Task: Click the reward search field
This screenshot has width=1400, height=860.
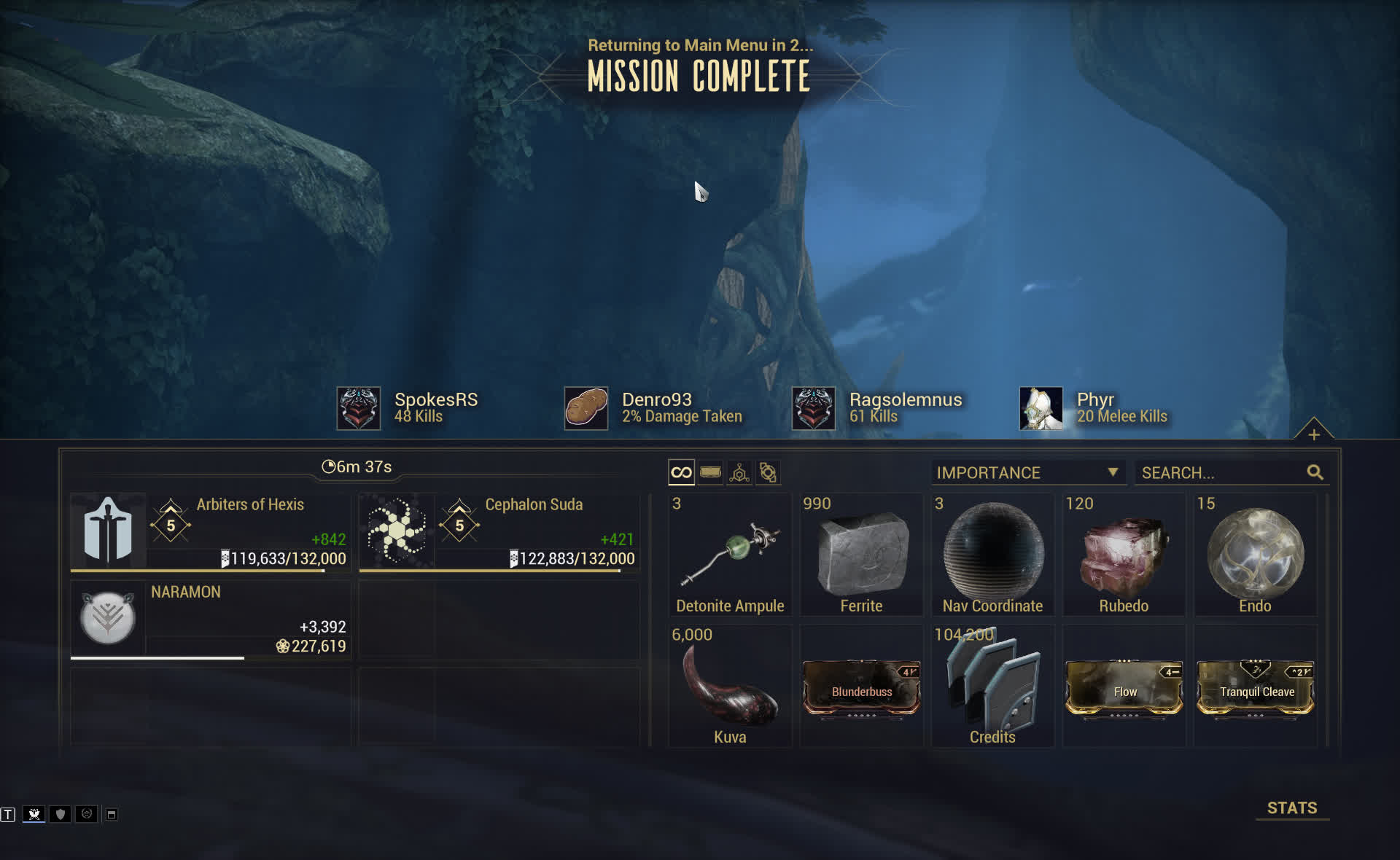Action: [x=1222, y=473]
